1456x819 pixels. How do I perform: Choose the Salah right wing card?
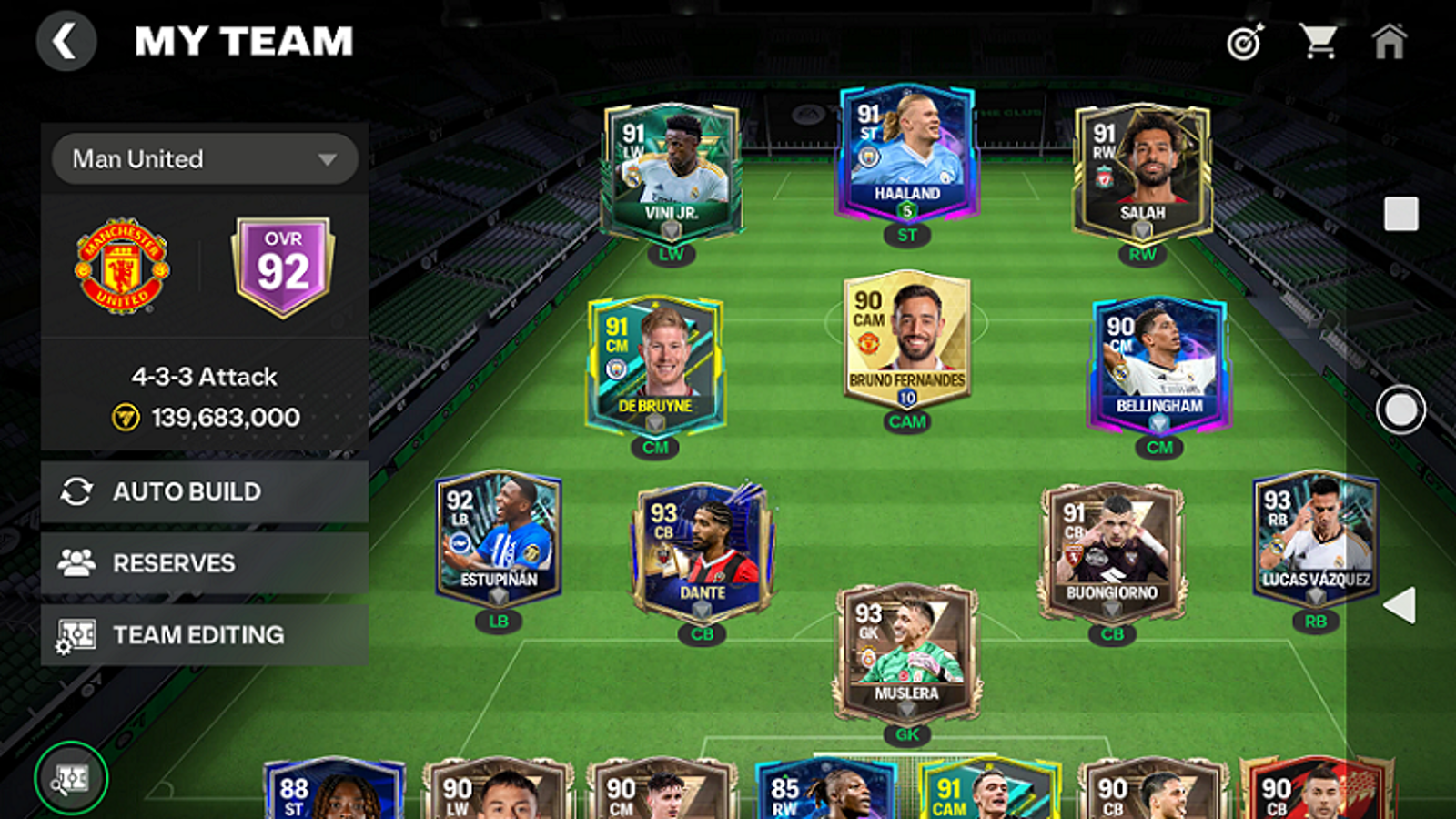pyautogui.click(x=1142, y=173)
